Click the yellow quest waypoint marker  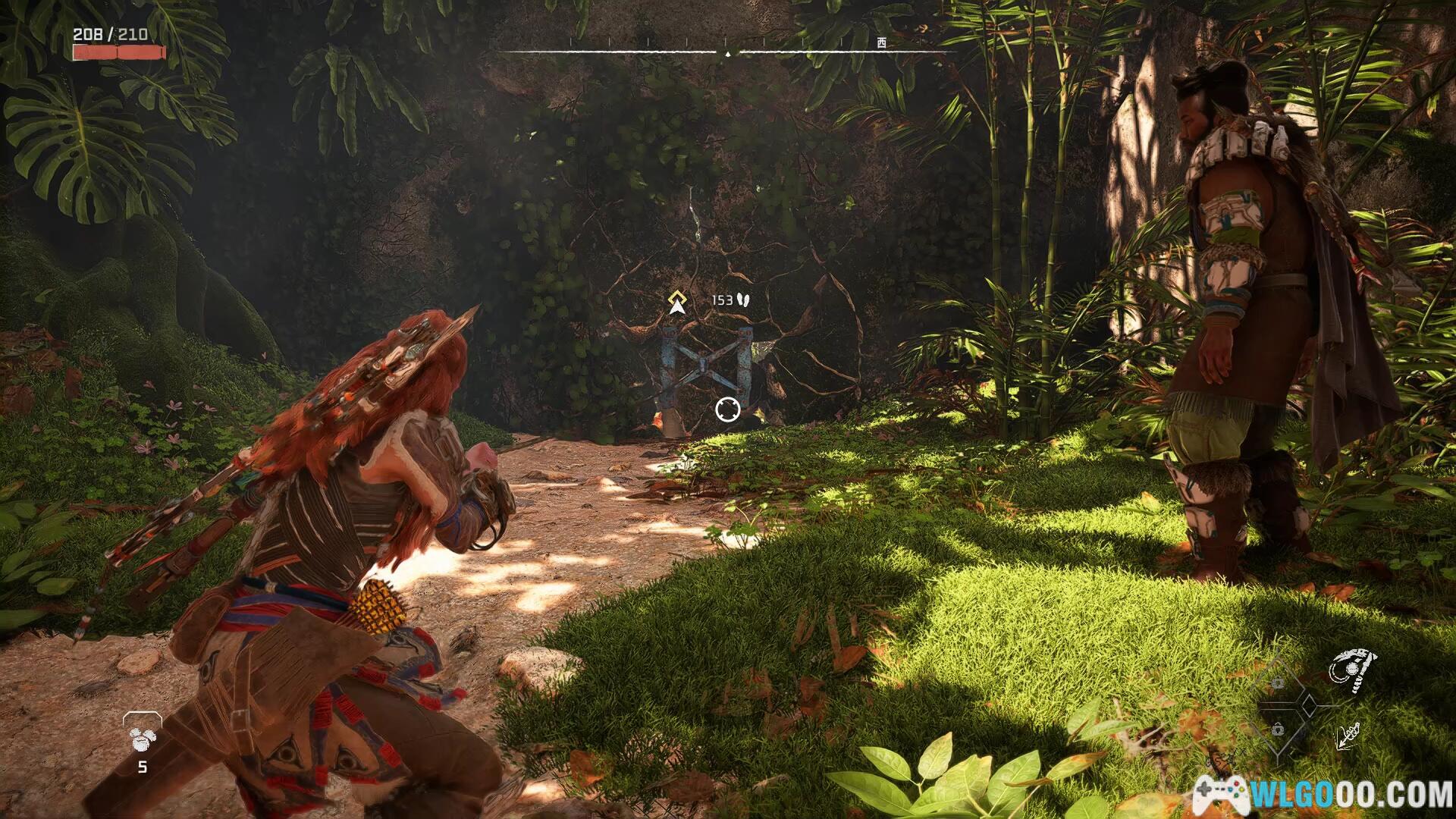click(x=677, y=302)
